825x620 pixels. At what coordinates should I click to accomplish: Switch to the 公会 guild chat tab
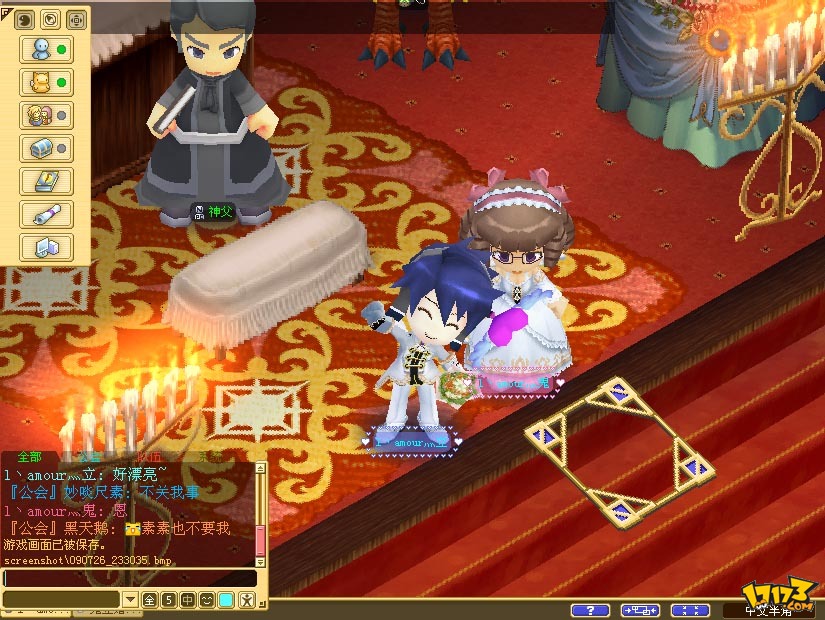(90, 457)
